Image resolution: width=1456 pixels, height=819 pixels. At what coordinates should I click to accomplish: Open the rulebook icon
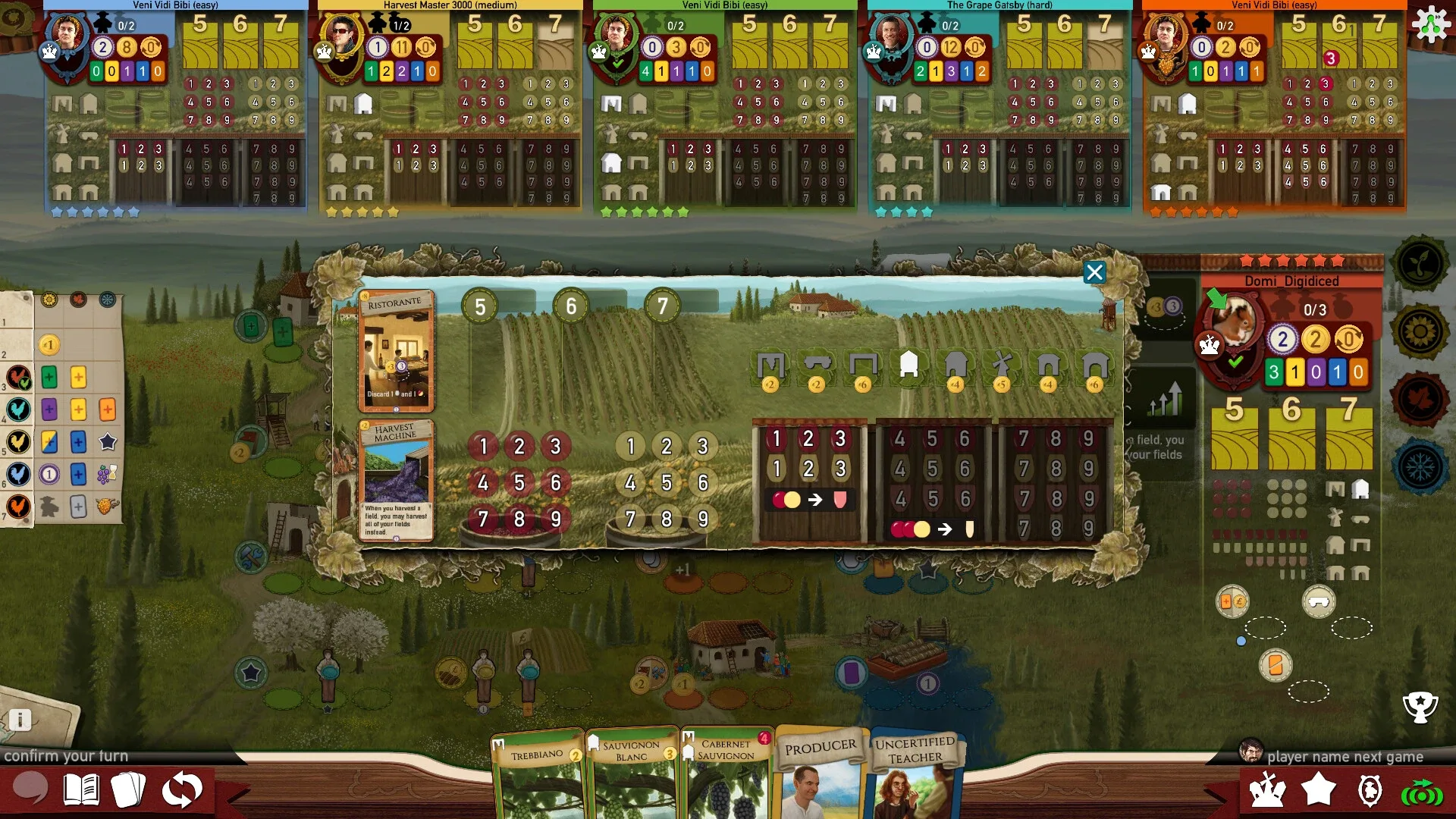click(x=83, y=791)
